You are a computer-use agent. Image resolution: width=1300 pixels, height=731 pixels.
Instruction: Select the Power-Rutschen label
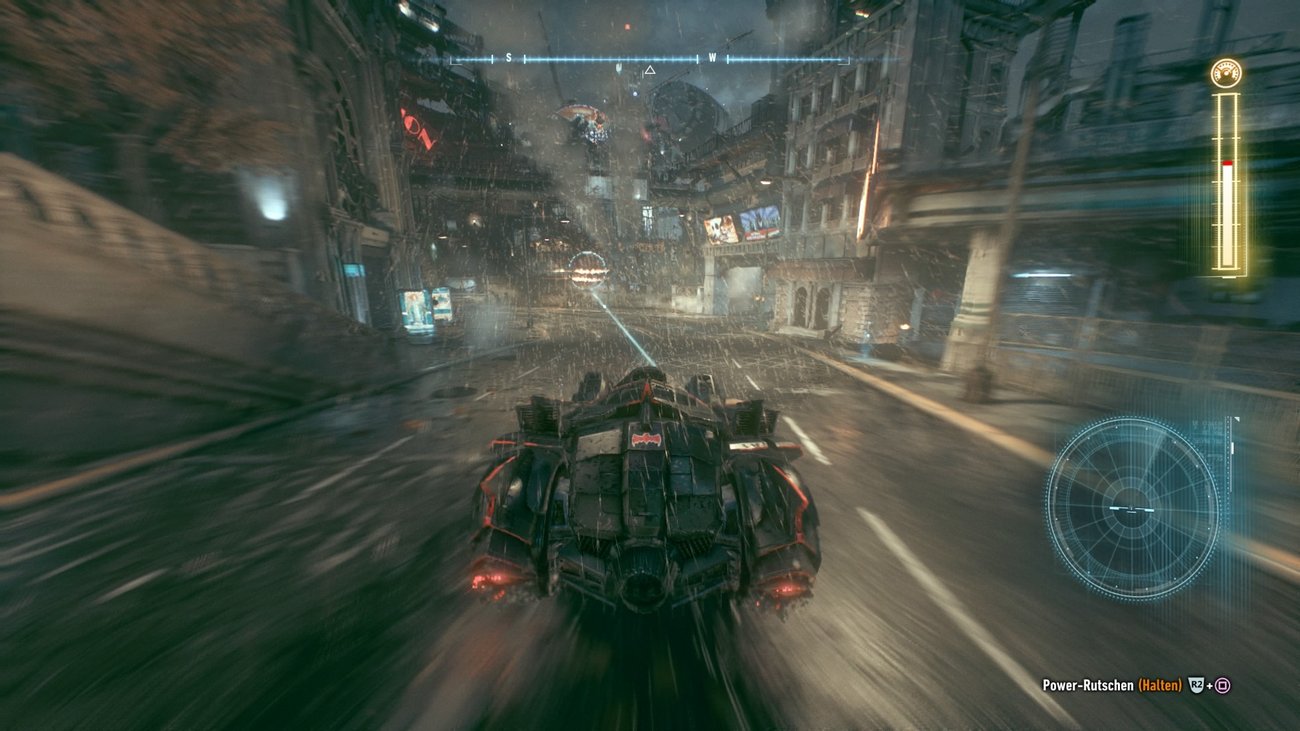(x=1086, y=684)
